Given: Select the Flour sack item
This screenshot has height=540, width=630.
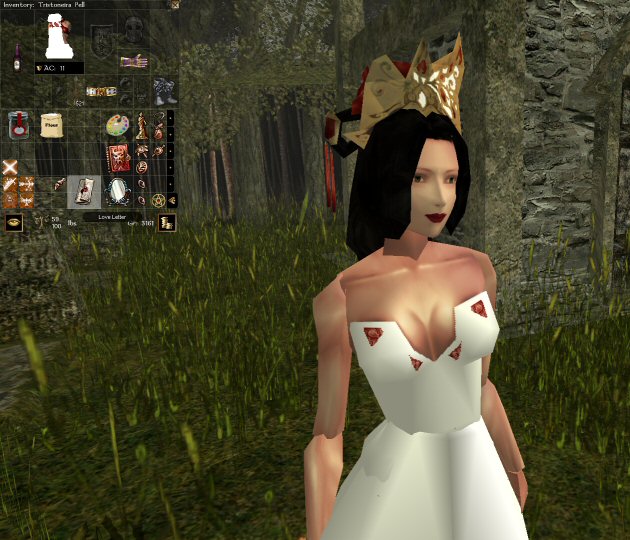Looking at the screenshot, I should [51, 124].
